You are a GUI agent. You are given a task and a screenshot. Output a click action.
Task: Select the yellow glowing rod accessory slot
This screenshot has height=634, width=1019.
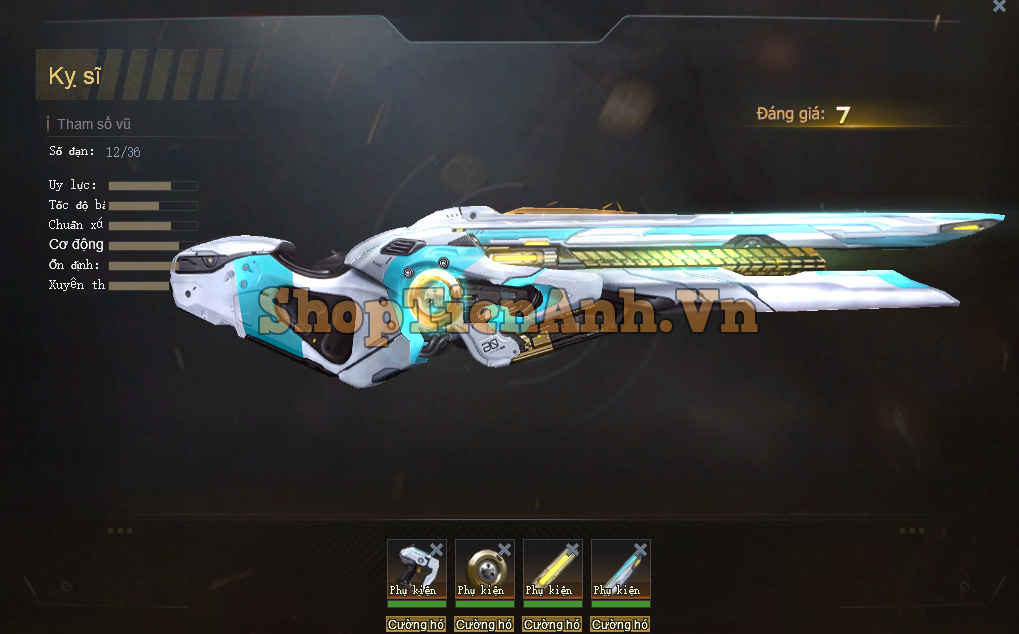coord(550,571)
